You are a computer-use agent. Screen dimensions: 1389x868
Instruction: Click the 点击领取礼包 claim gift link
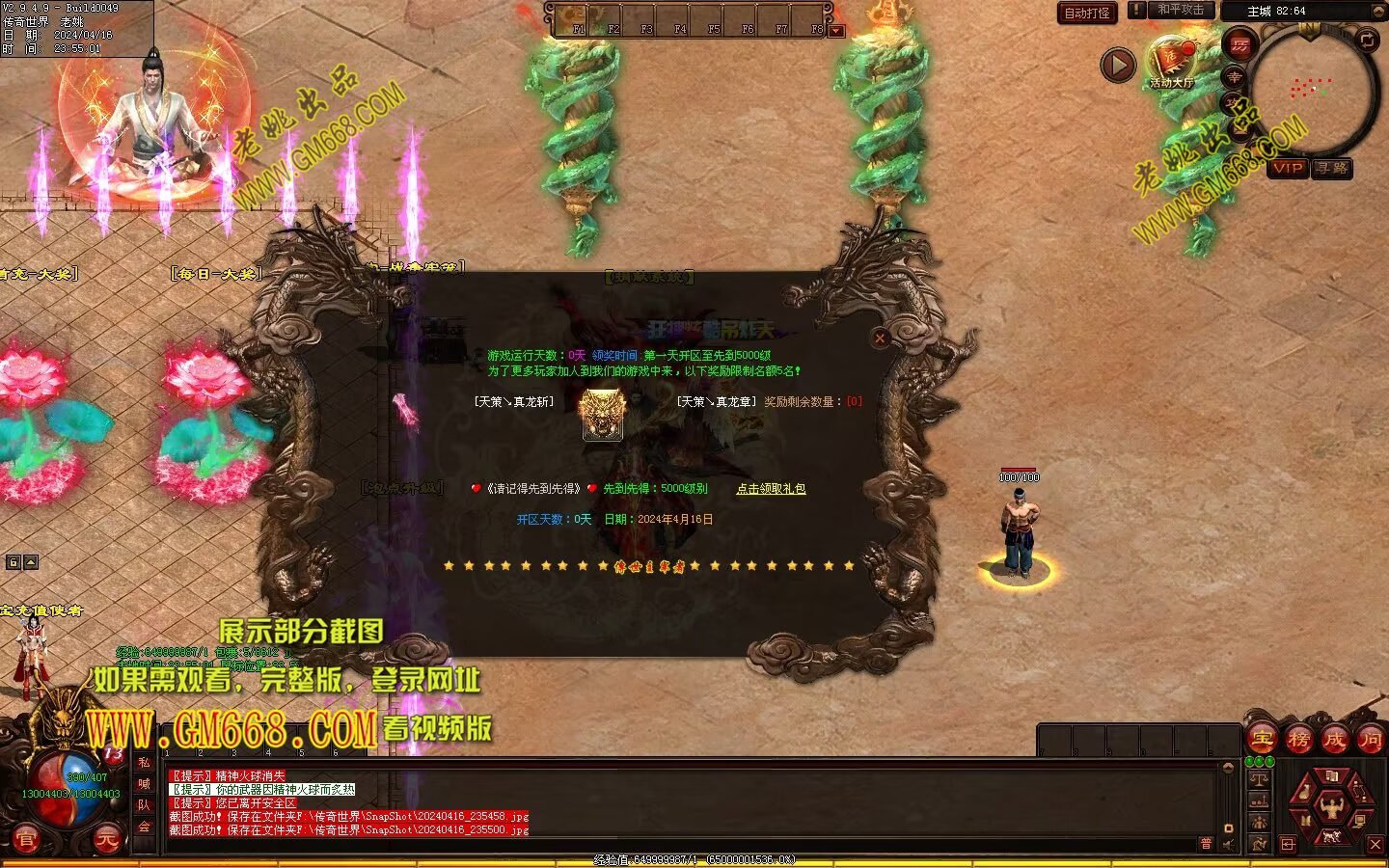pos(771,489)
